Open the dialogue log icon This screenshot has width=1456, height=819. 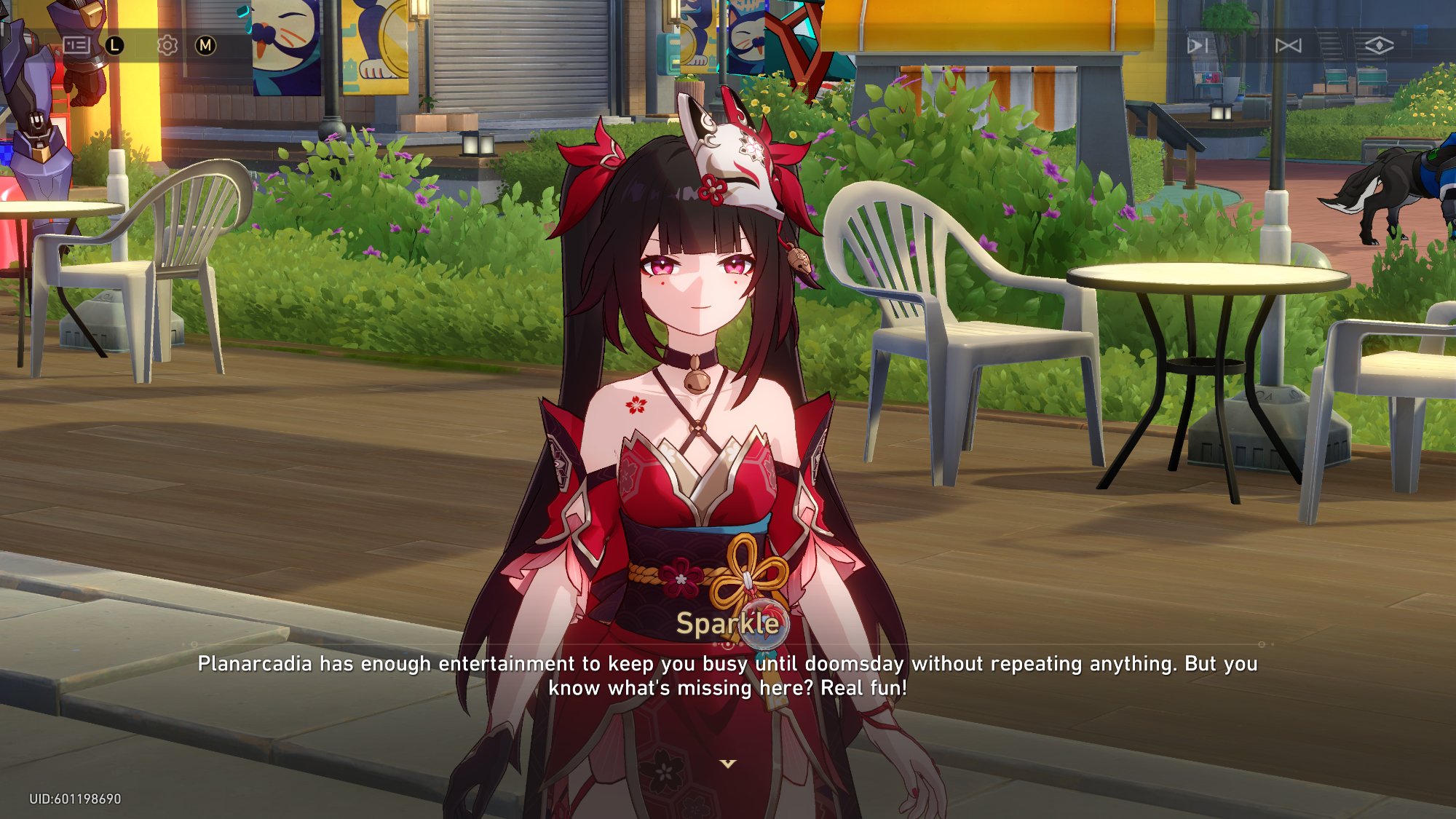click(76, 46)
